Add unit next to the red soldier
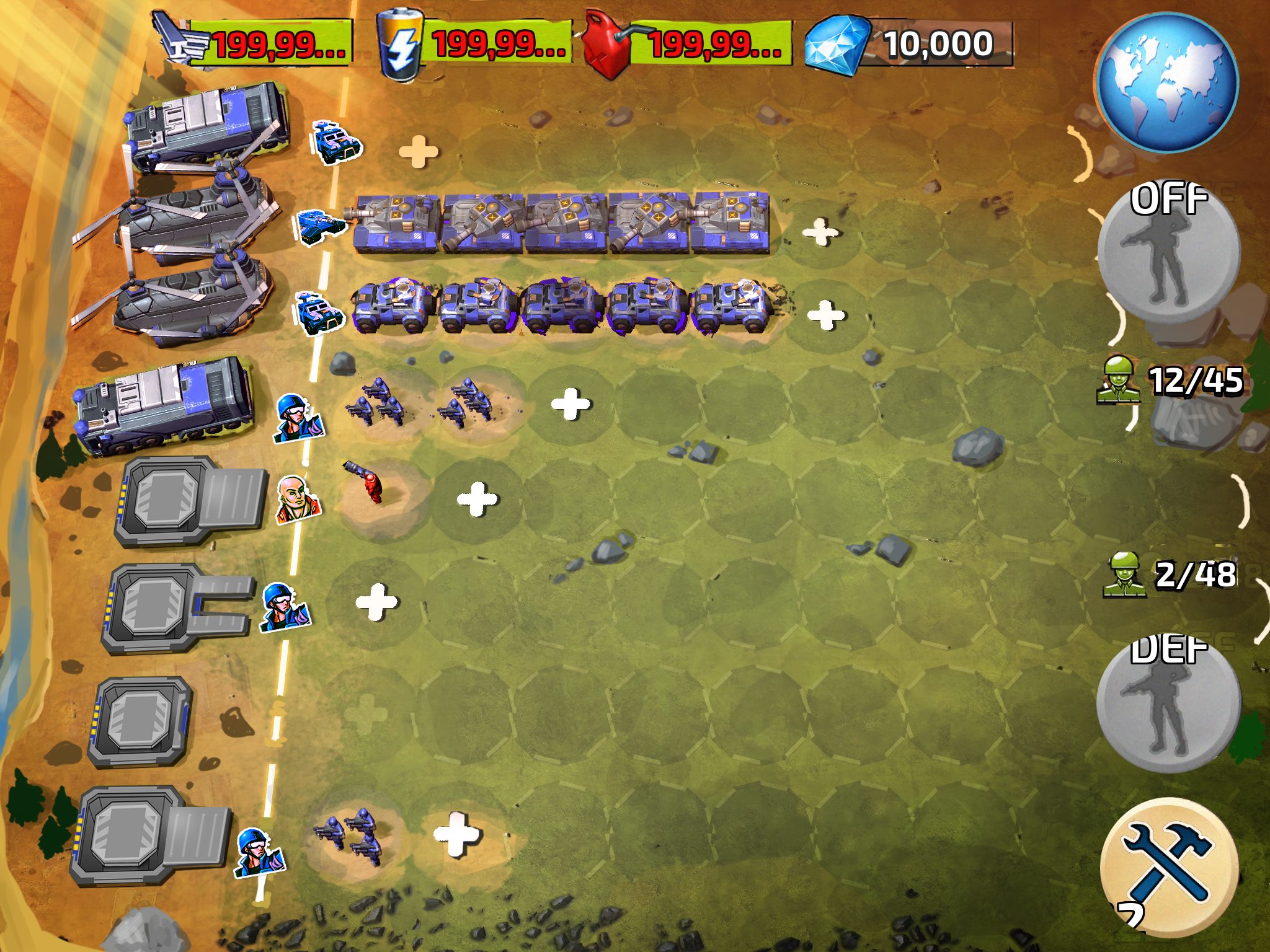Screen dimensions: 1270x952 476,499
